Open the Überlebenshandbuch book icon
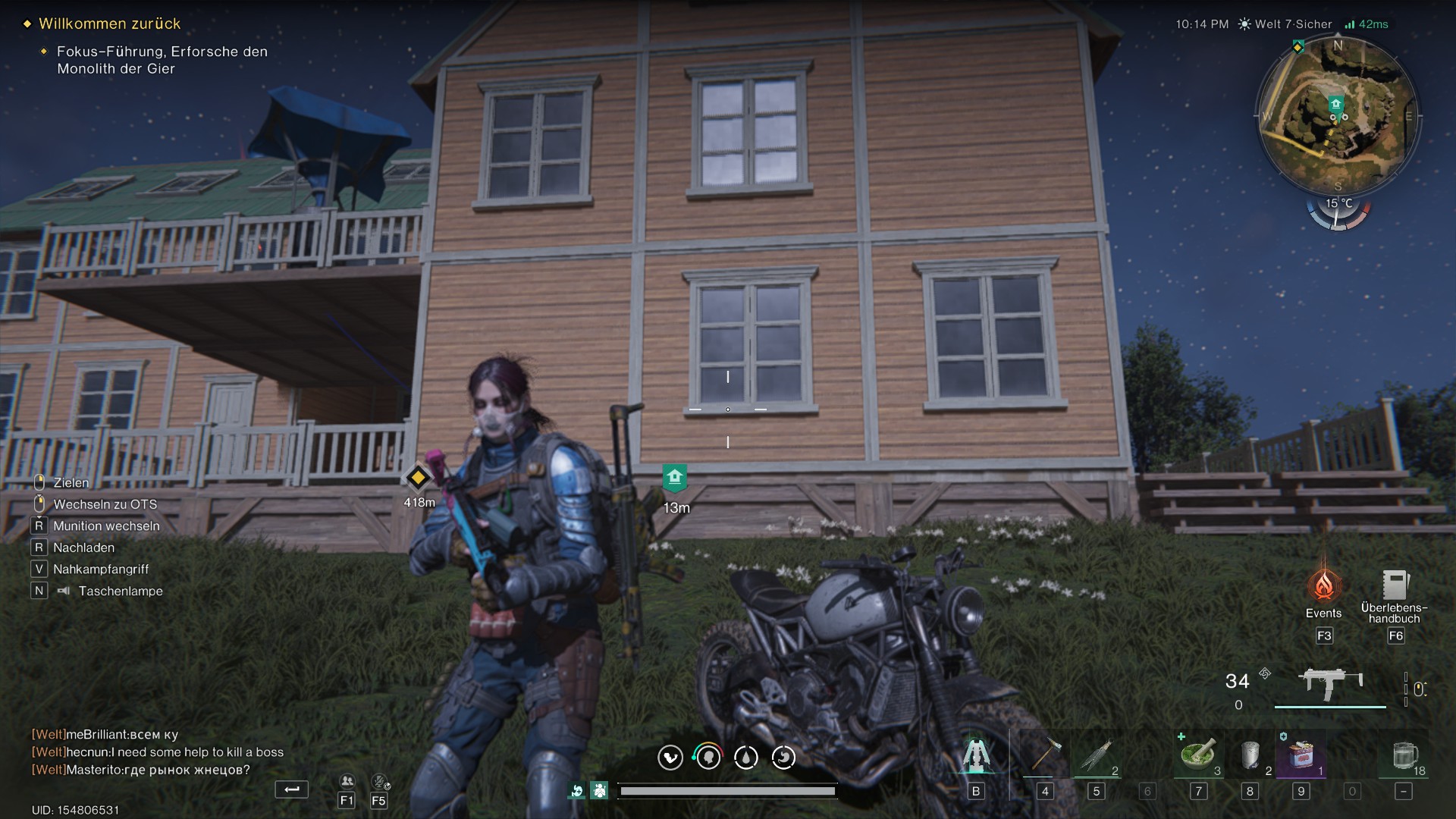The width and height of the screenshot is (1456, 819). point(1394,585)
